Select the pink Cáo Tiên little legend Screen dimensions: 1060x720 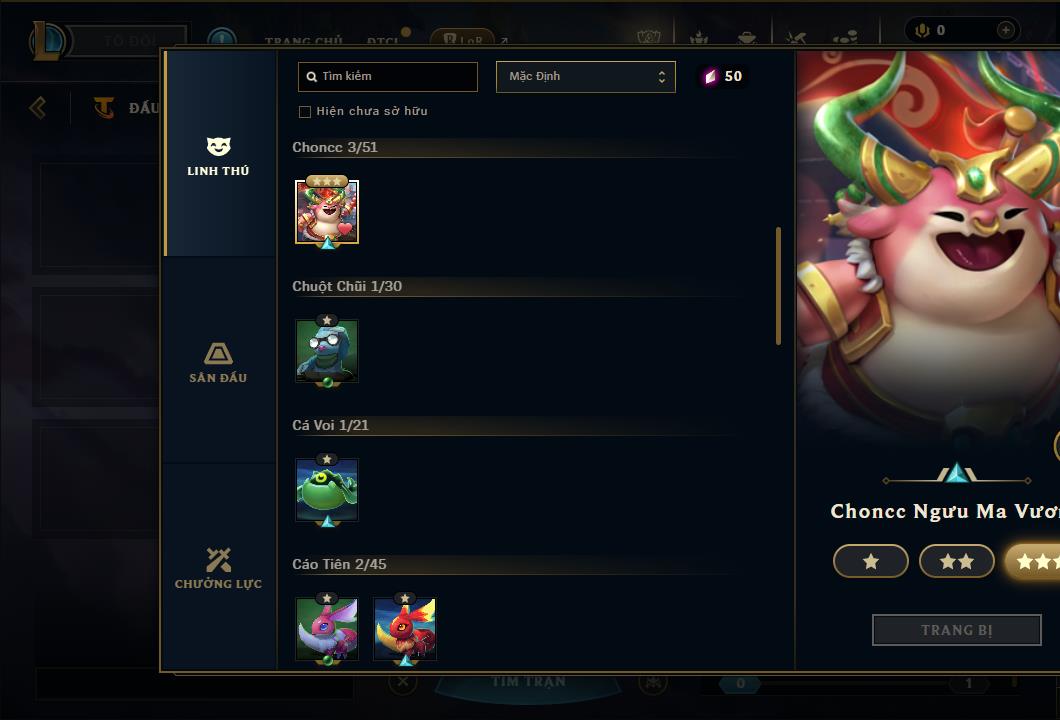[x=327, y=629]
